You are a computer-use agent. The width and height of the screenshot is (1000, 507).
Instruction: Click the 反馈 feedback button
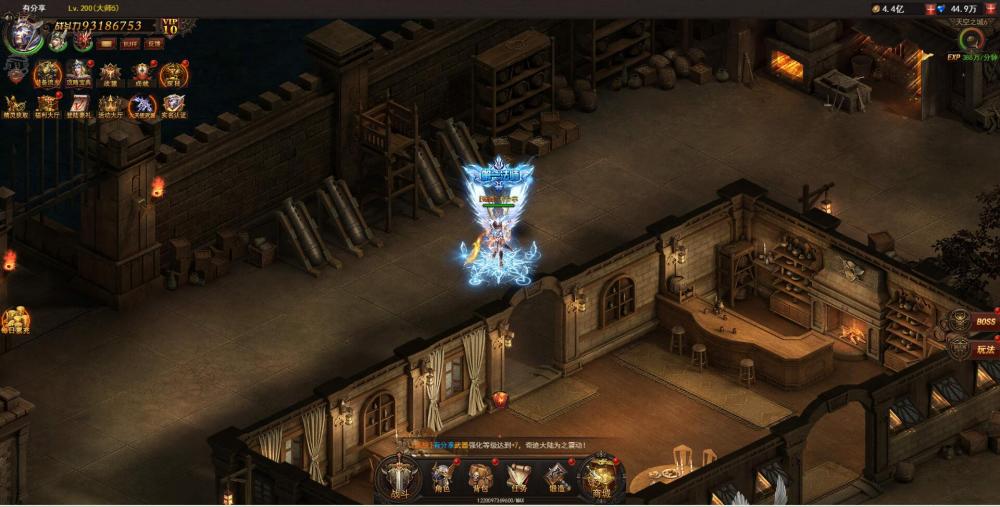pyautogui.click(x=153, y=43)
